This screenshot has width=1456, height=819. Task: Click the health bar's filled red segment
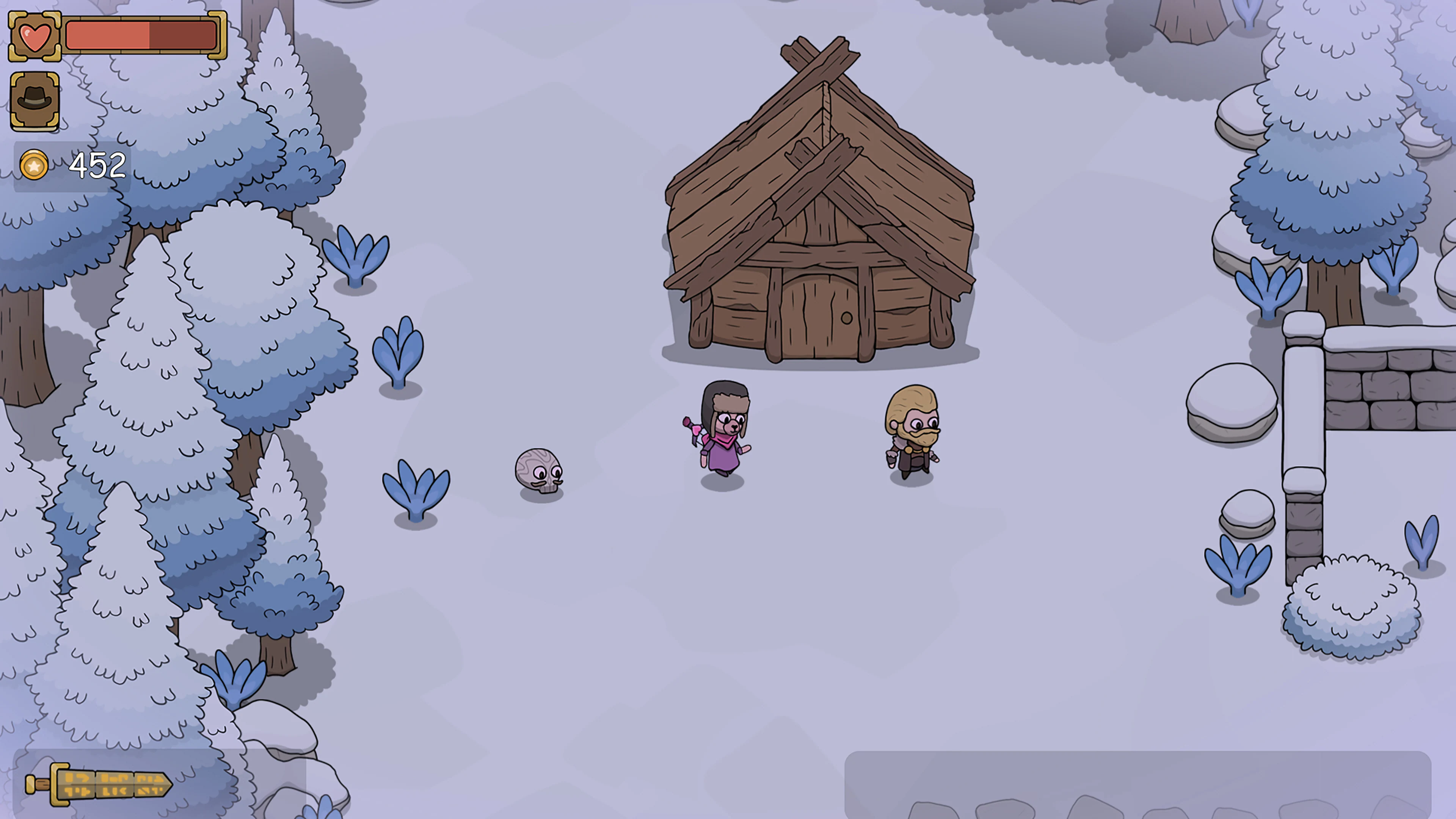[x=107, y=35]
